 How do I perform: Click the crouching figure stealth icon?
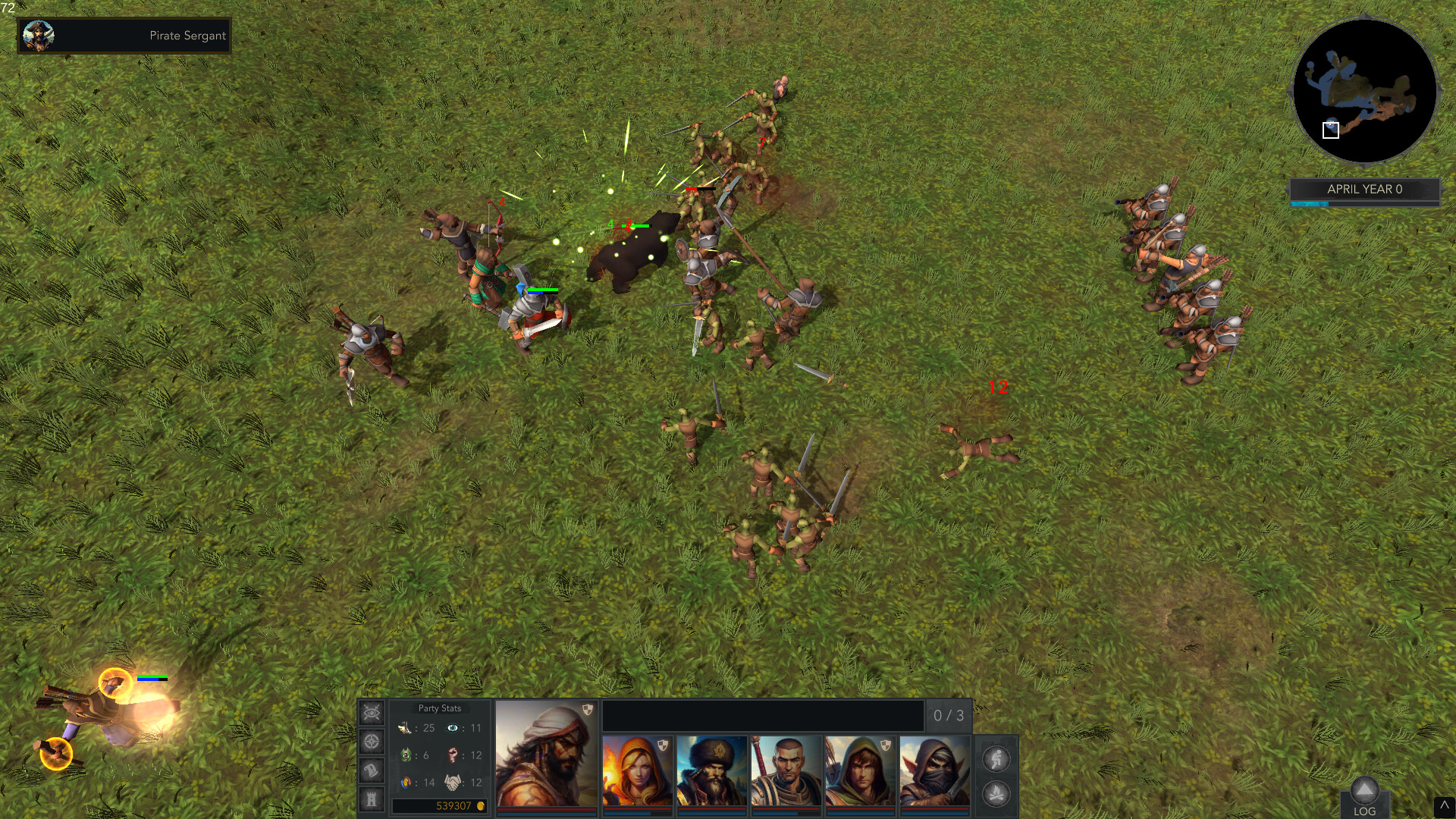[x=995, y=759]
